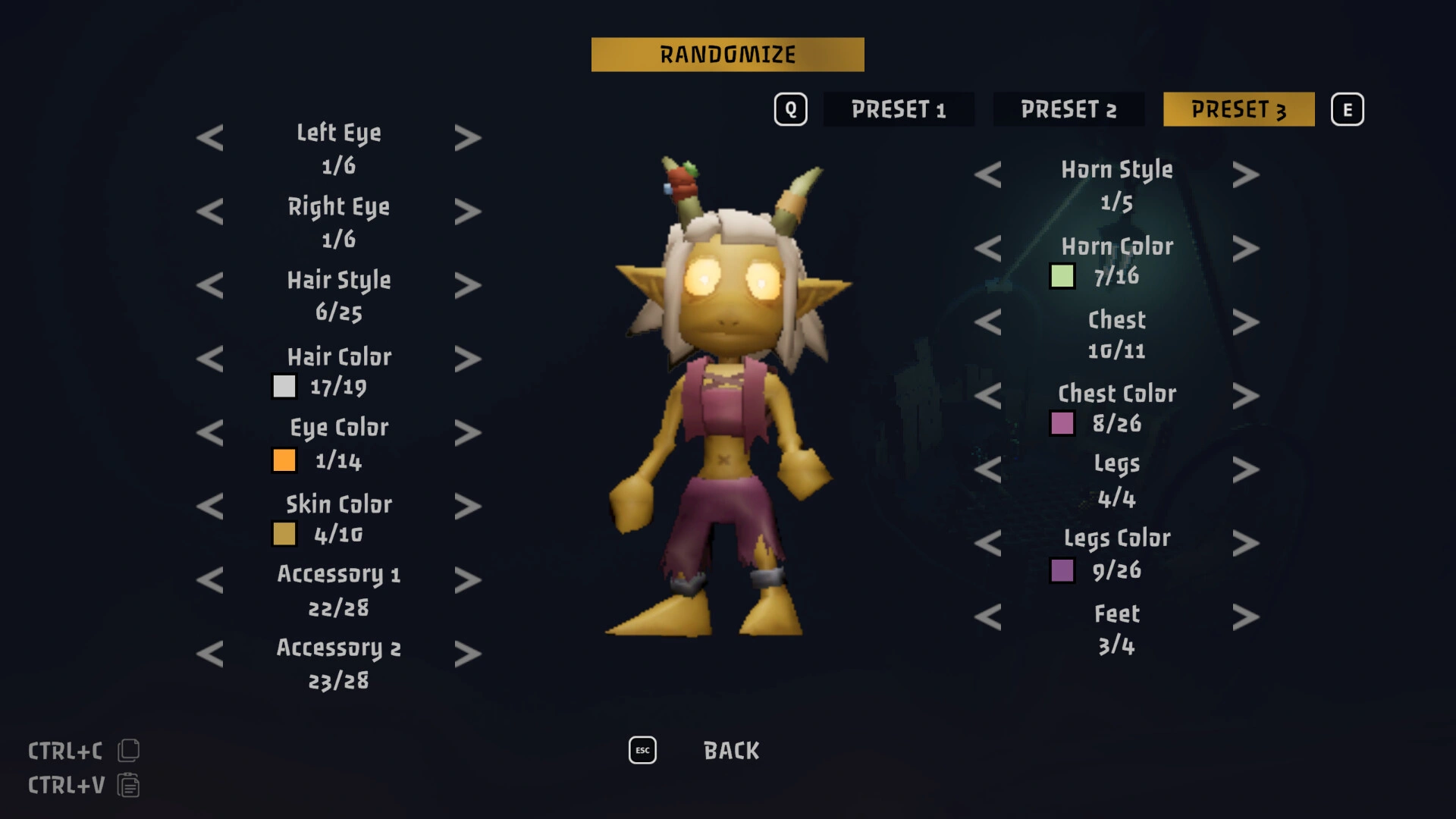Choose next Chest option
Screen dimensions: 1456x819
tap(1246, 322)
